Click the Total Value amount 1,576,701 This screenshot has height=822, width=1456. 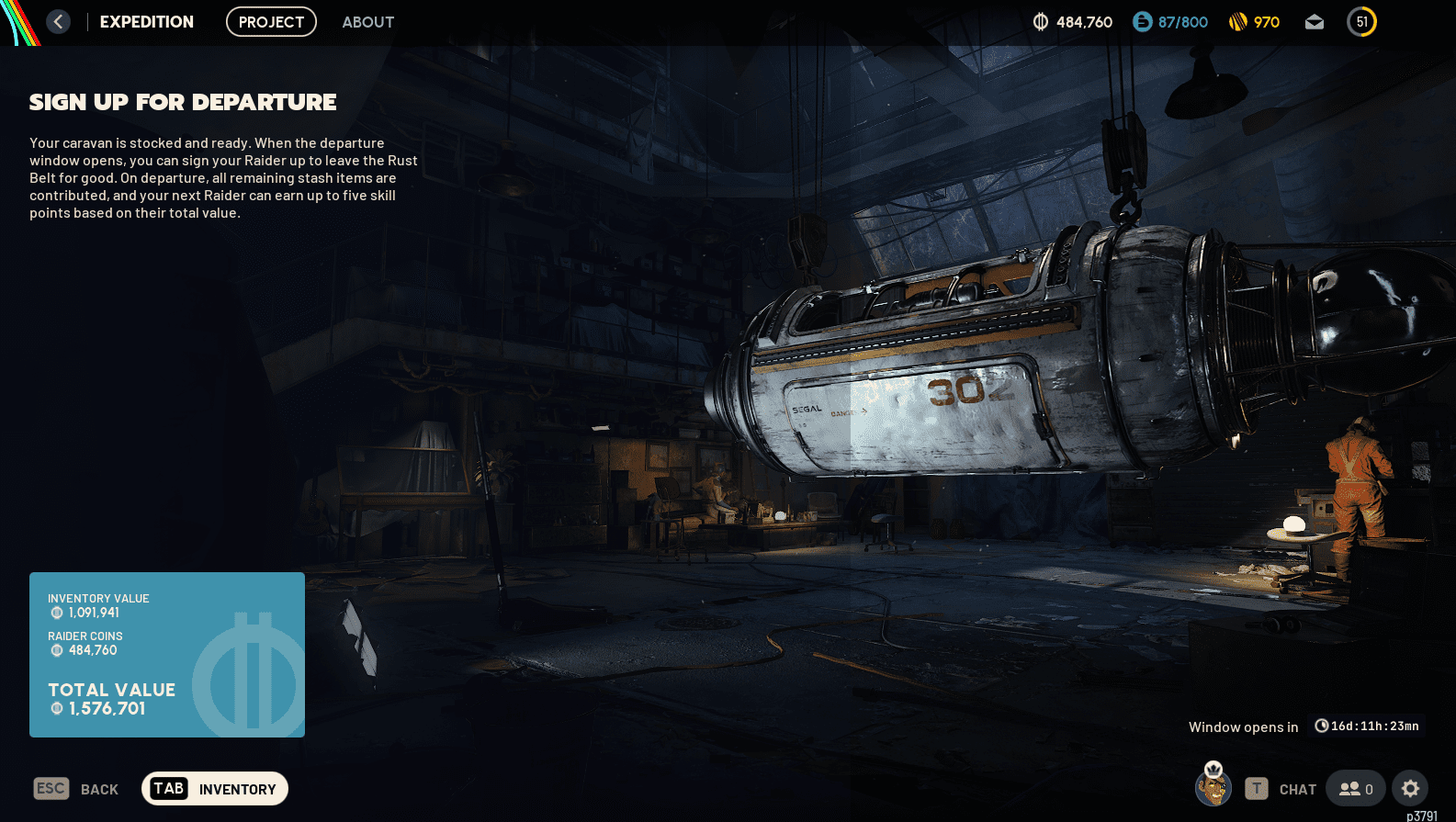107,708
